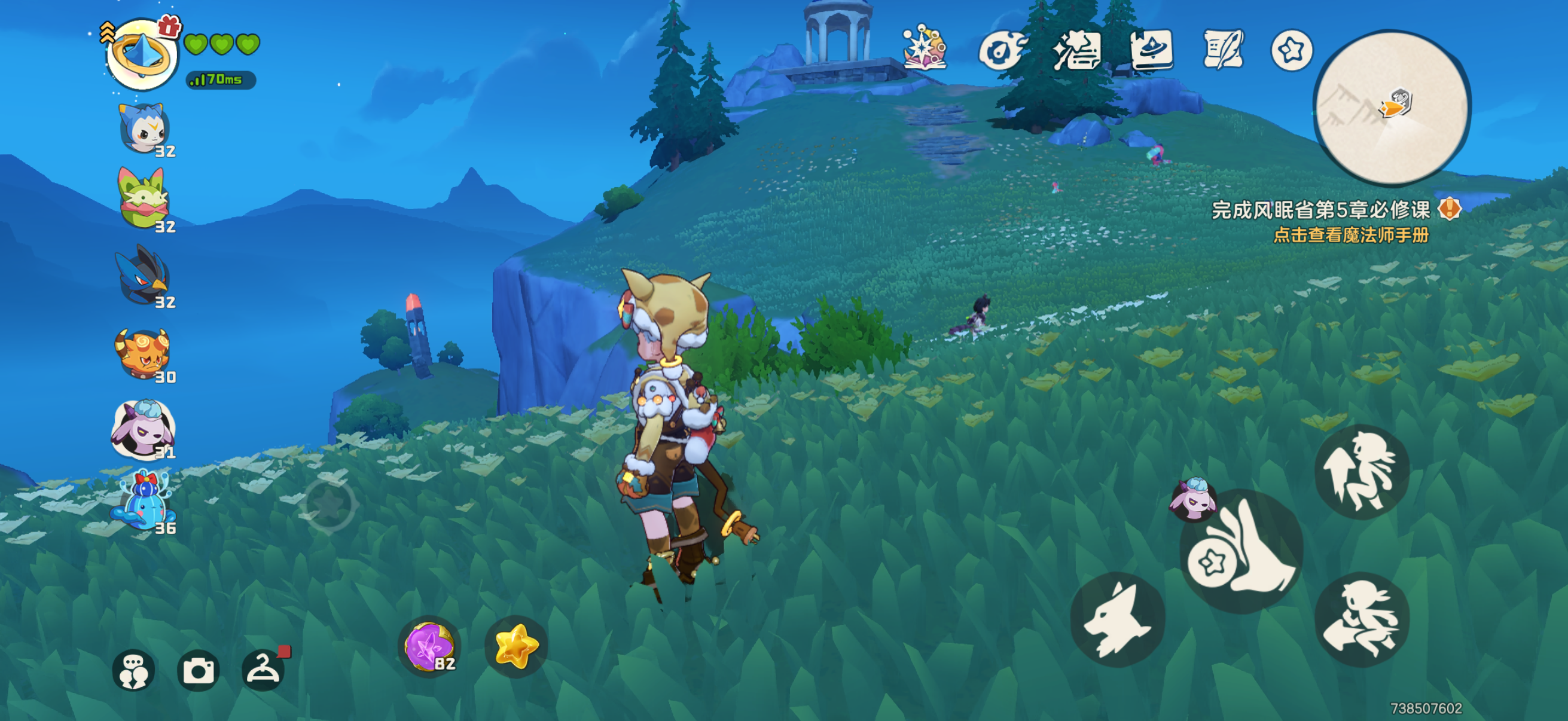The image size is (1568, 721).
Task: Open the chat and friends panel
Action: (133, 671)
